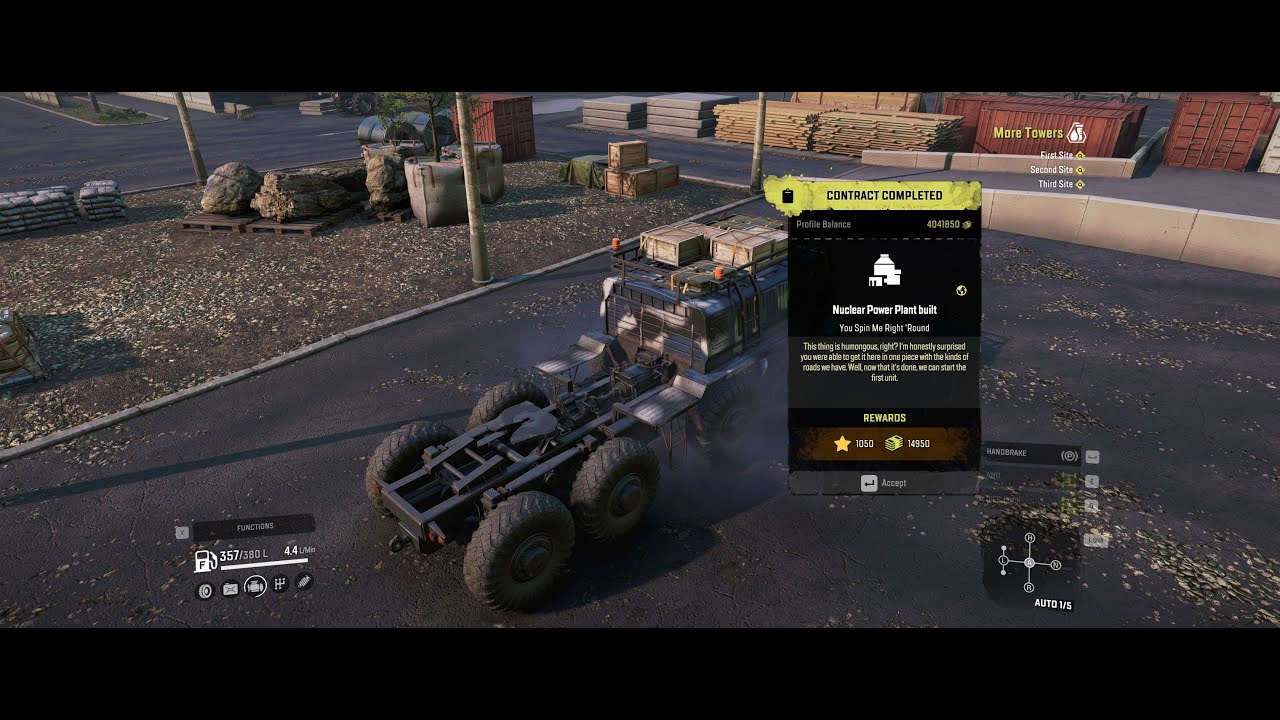Click the suspension spring status icon
The image size is (1280, 720).
click(x=304, y=581)
